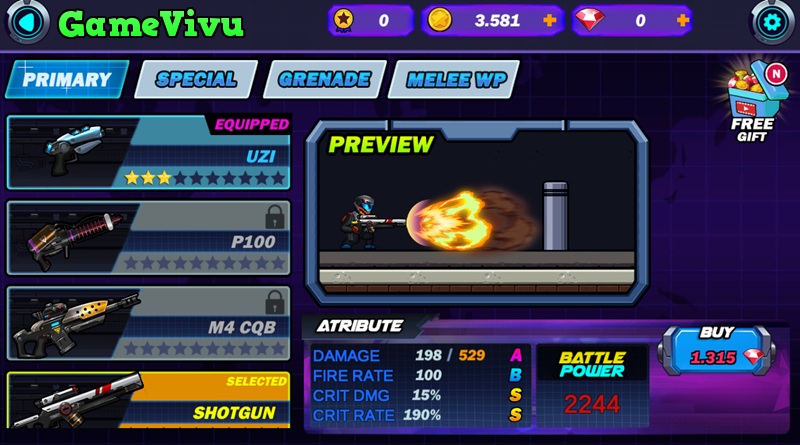Open the Grenade tab
This screenshot has height=445, width=800.
point(324,80)
